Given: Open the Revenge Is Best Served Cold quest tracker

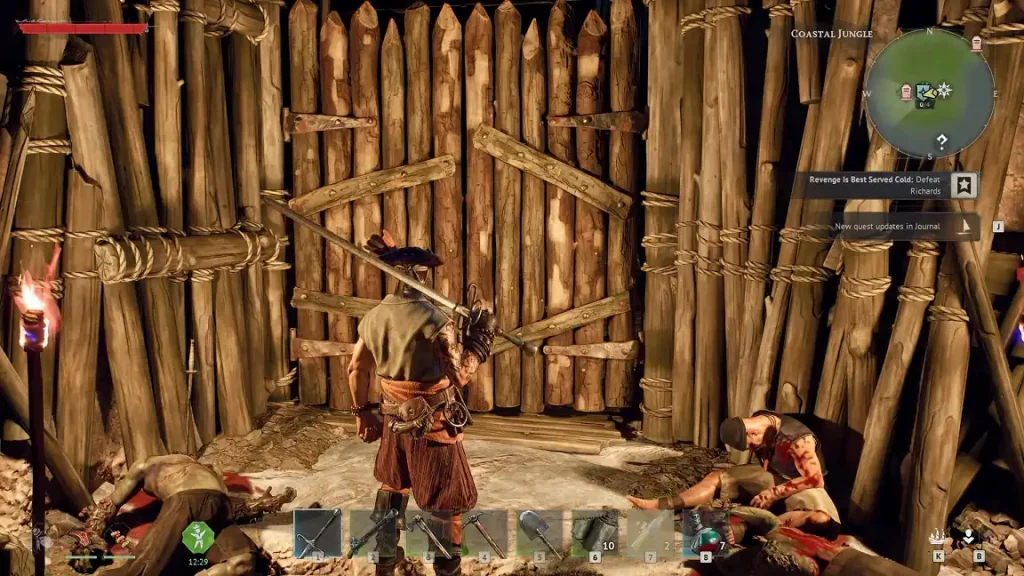Looking at the screenshot, I should pyautogui.click(x=880, y=185).
